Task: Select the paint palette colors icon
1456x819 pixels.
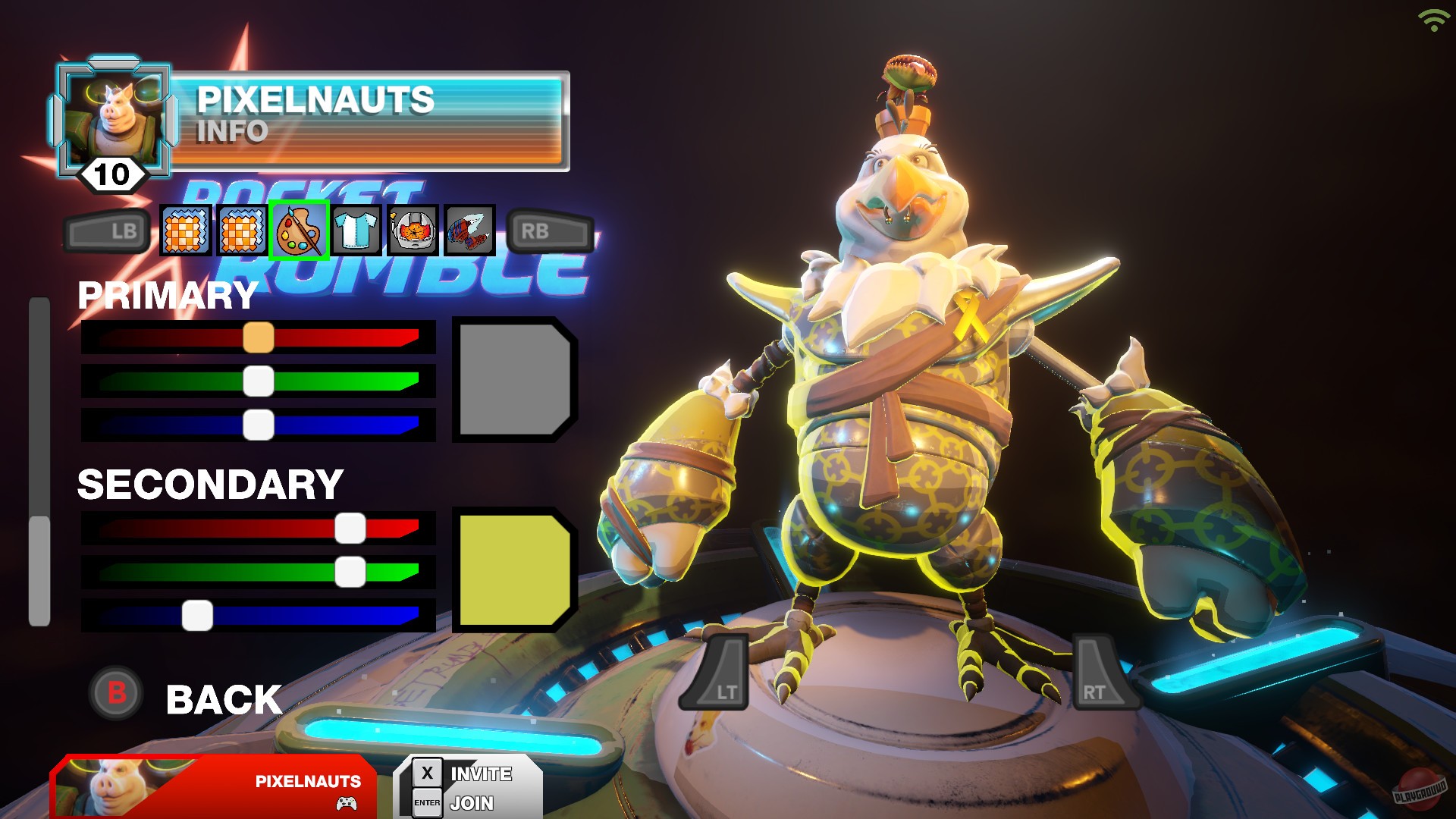Action: (299, 231)
